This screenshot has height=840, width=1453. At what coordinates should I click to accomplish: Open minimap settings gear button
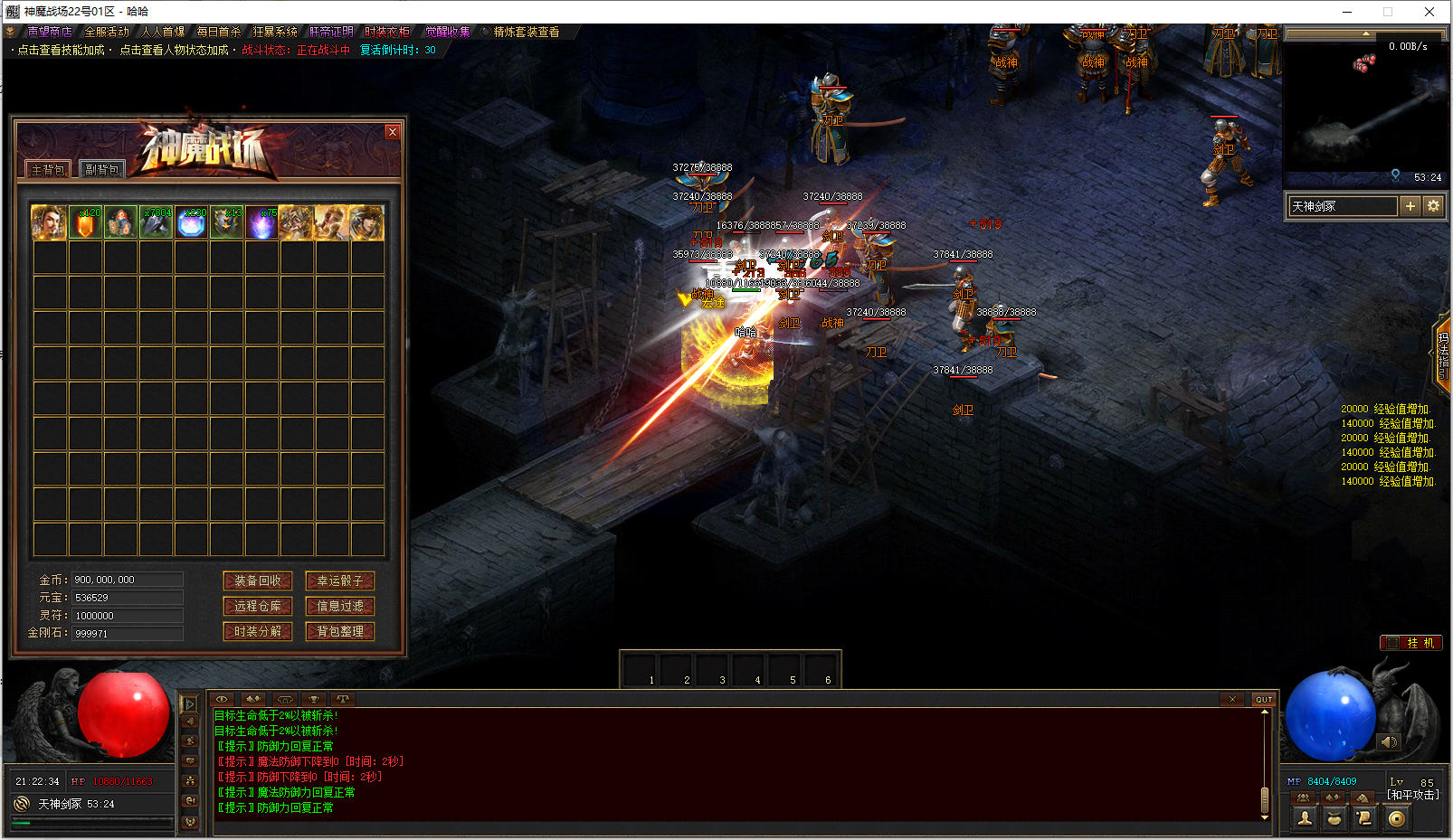click(x=1433, y=206)
